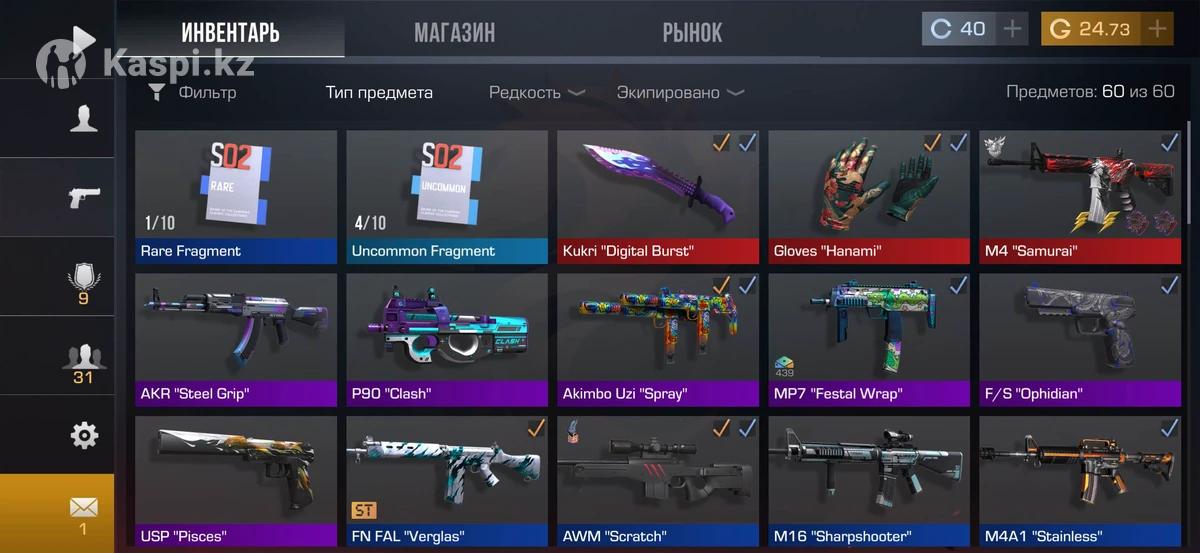1200x553 pixels.
Task: Open the settings gear icon
Action: (x=84, y=435)
